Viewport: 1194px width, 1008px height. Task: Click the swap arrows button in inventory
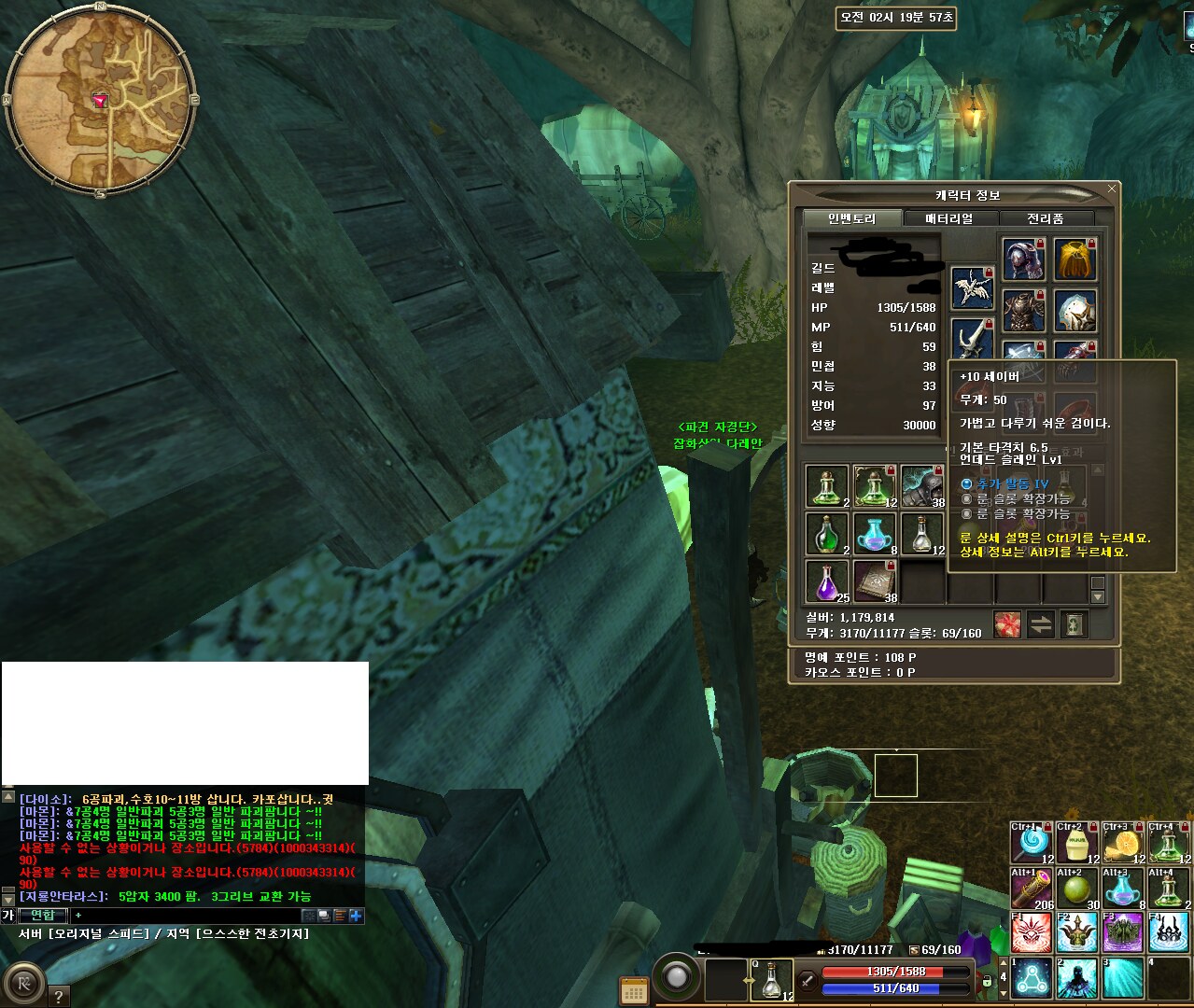1041,624
